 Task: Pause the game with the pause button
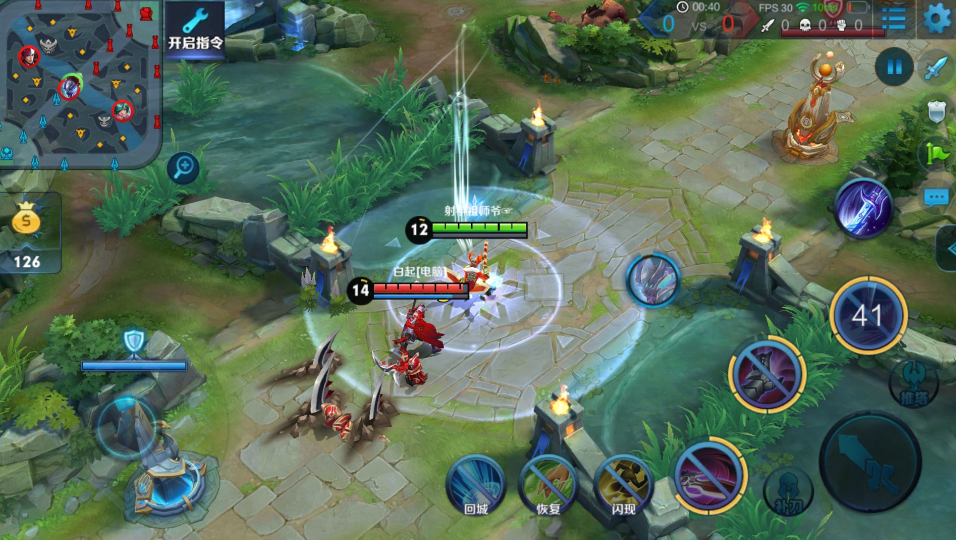894,68
